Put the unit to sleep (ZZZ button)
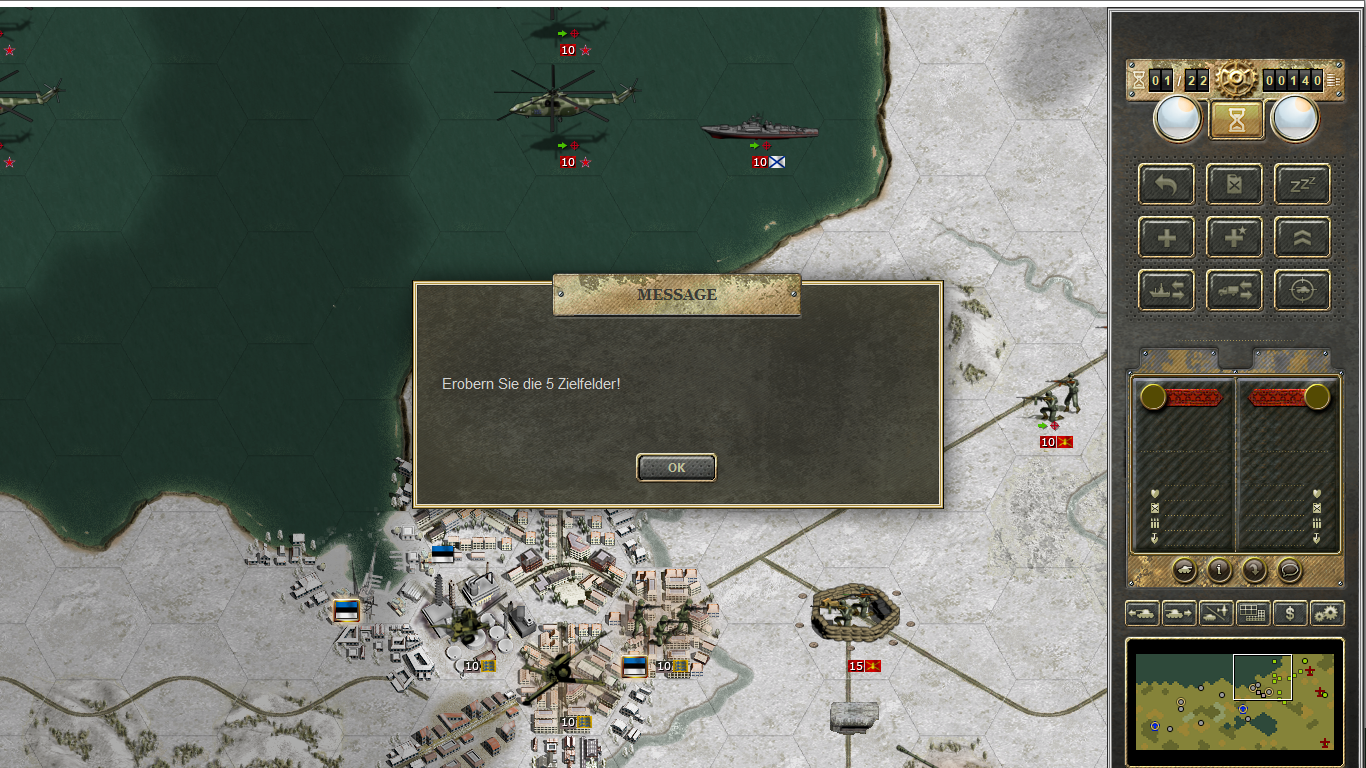The width and height of the screenshot is (1366, 768). coord(1302,184)
